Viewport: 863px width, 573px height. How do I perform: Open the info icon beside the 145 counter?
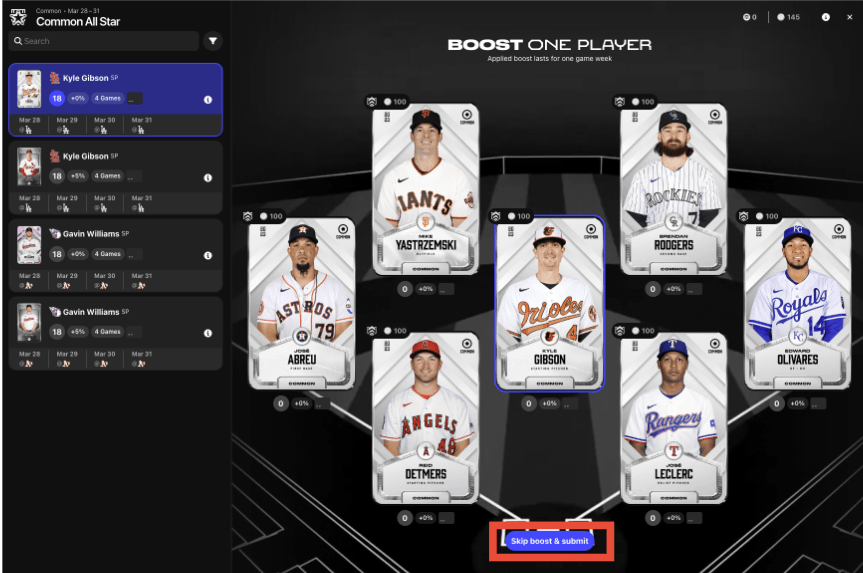click(x=825, y=17)
